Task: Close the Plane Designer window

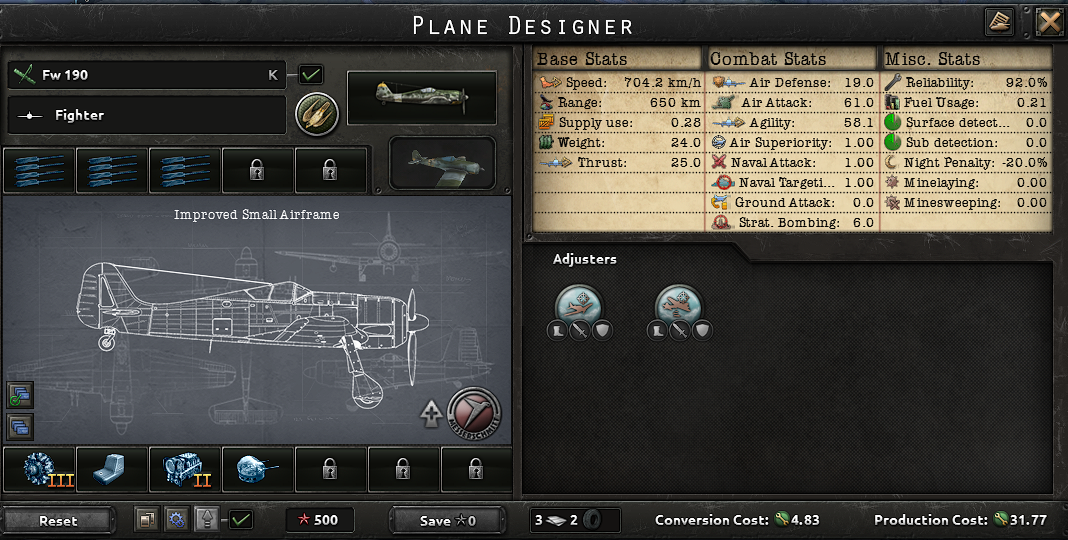Action: (x=1048, y=22)
